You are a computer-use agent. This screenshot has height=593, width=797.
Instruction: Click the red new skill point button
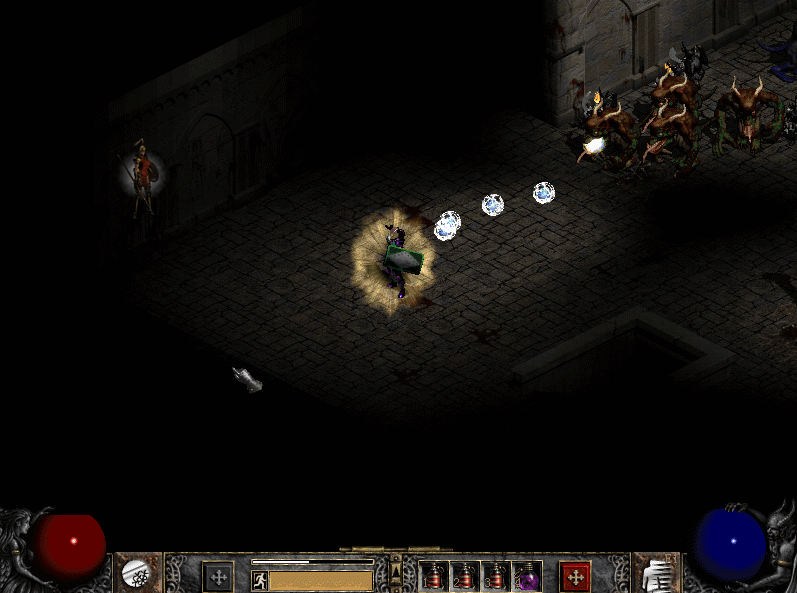click(x=575, y=577)
